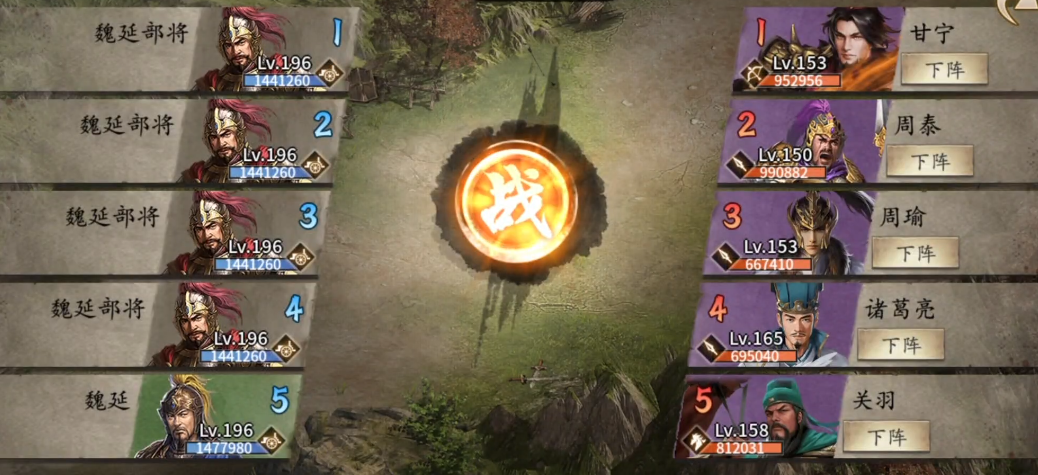
Task: Remove 甘宁 using his 下阵 button
Action: (x=943, y=69)
